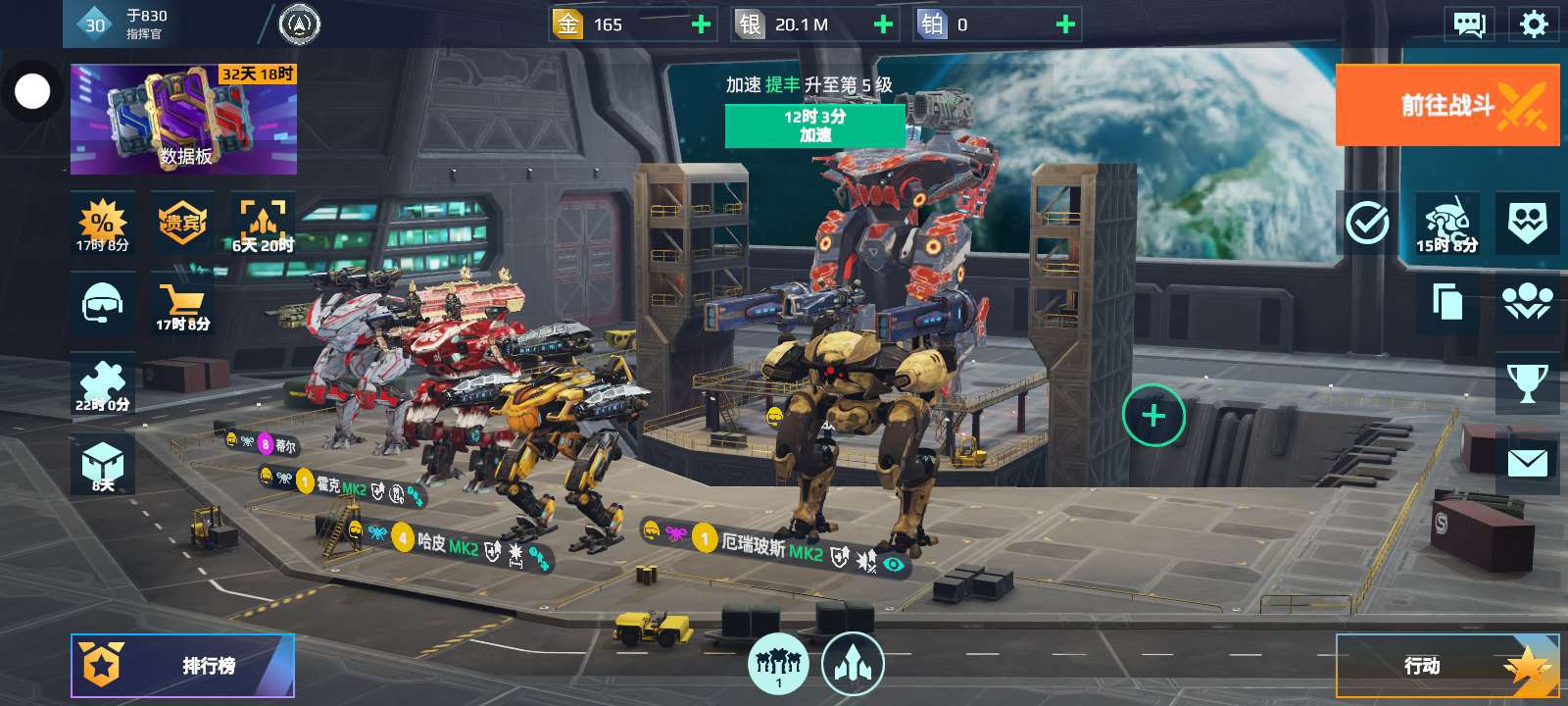The image size is (1568, 706).
Task: Speed up the 提丰 upgrade with 加速
Action: [814, 126]
